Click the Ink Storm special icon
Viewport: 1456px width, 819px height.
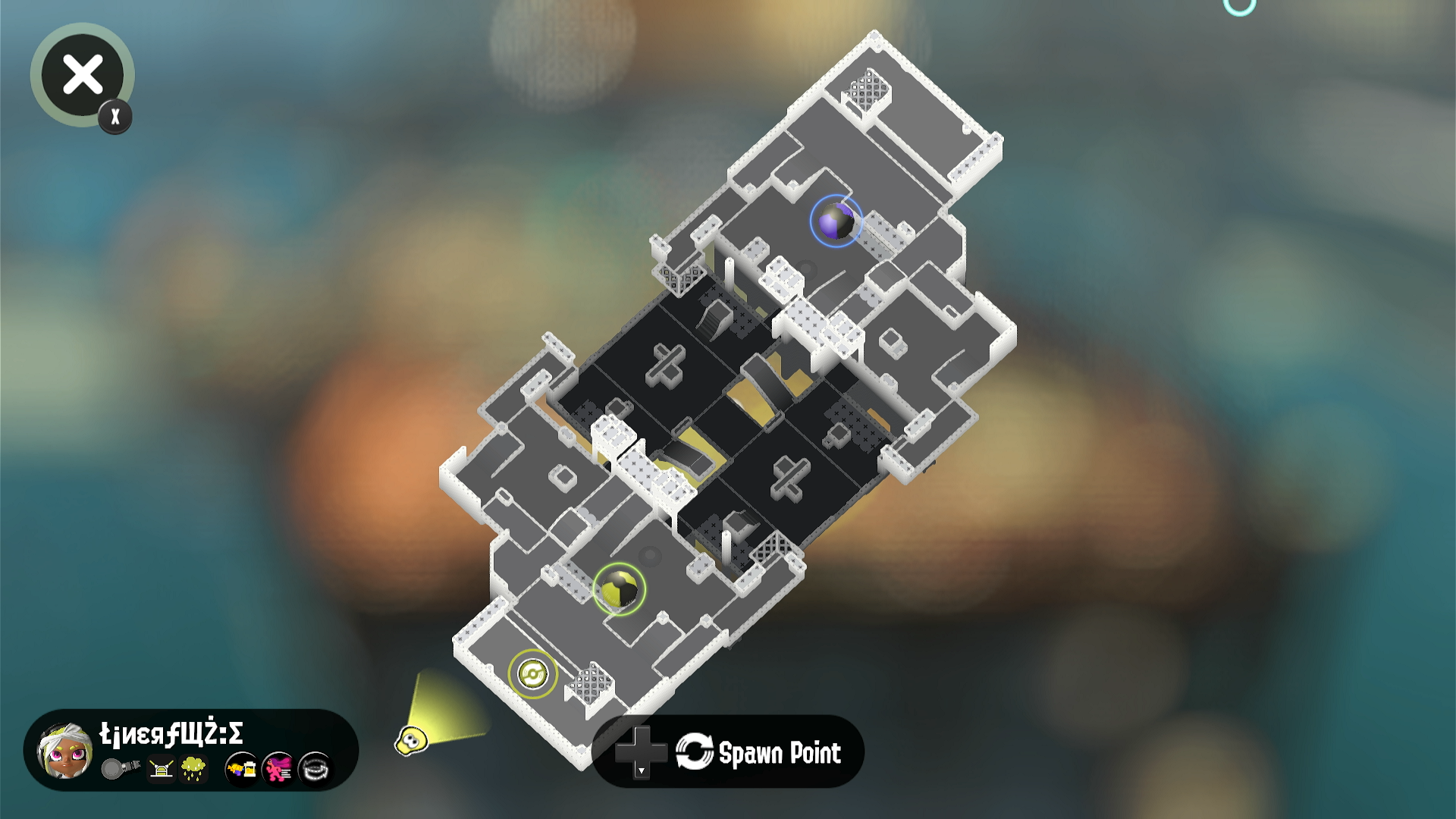(x=194, y=768)
